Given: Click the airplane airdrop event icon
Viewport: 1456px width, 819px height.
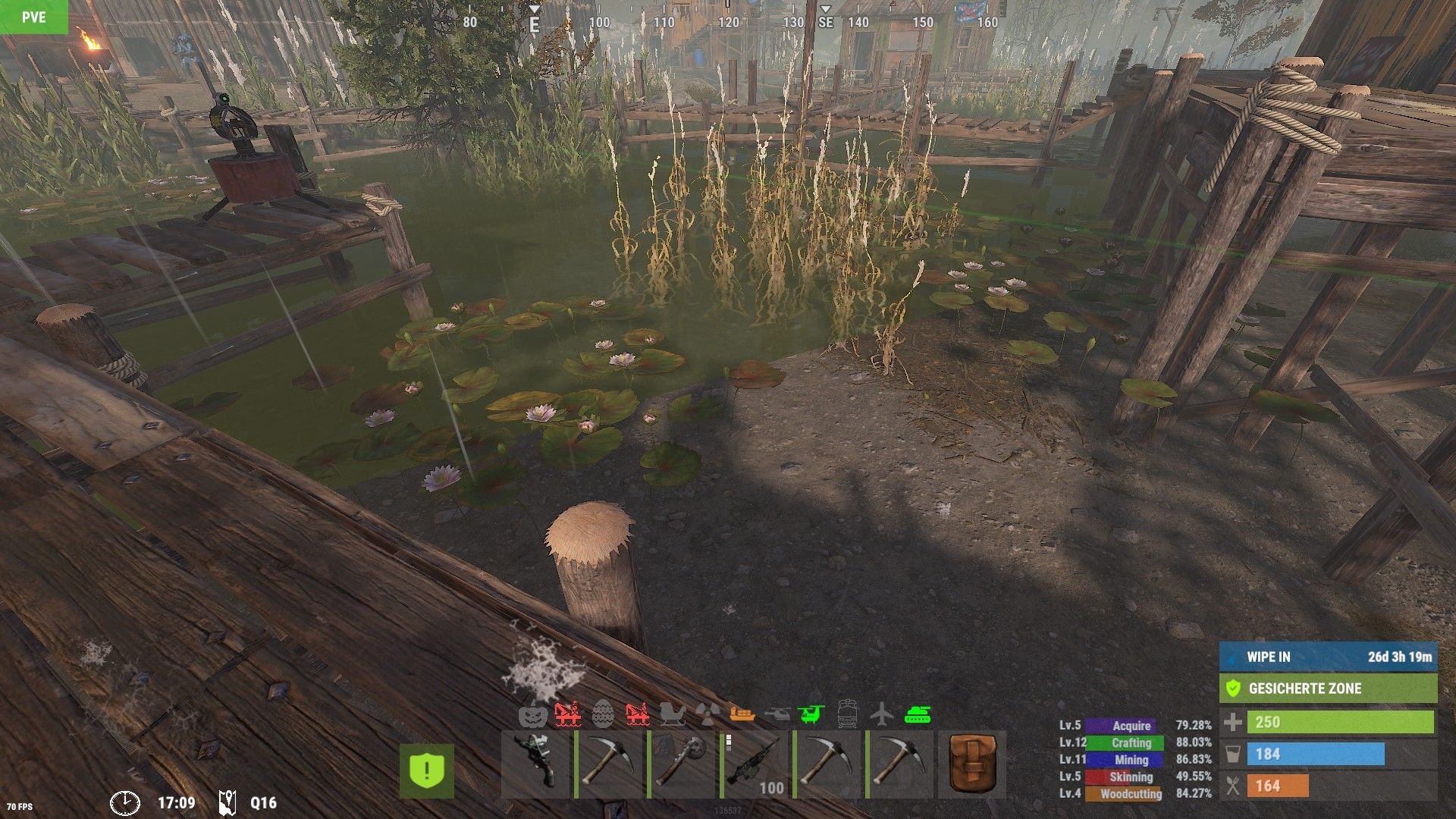Looking at the screenshot, I should coord(881,714).
